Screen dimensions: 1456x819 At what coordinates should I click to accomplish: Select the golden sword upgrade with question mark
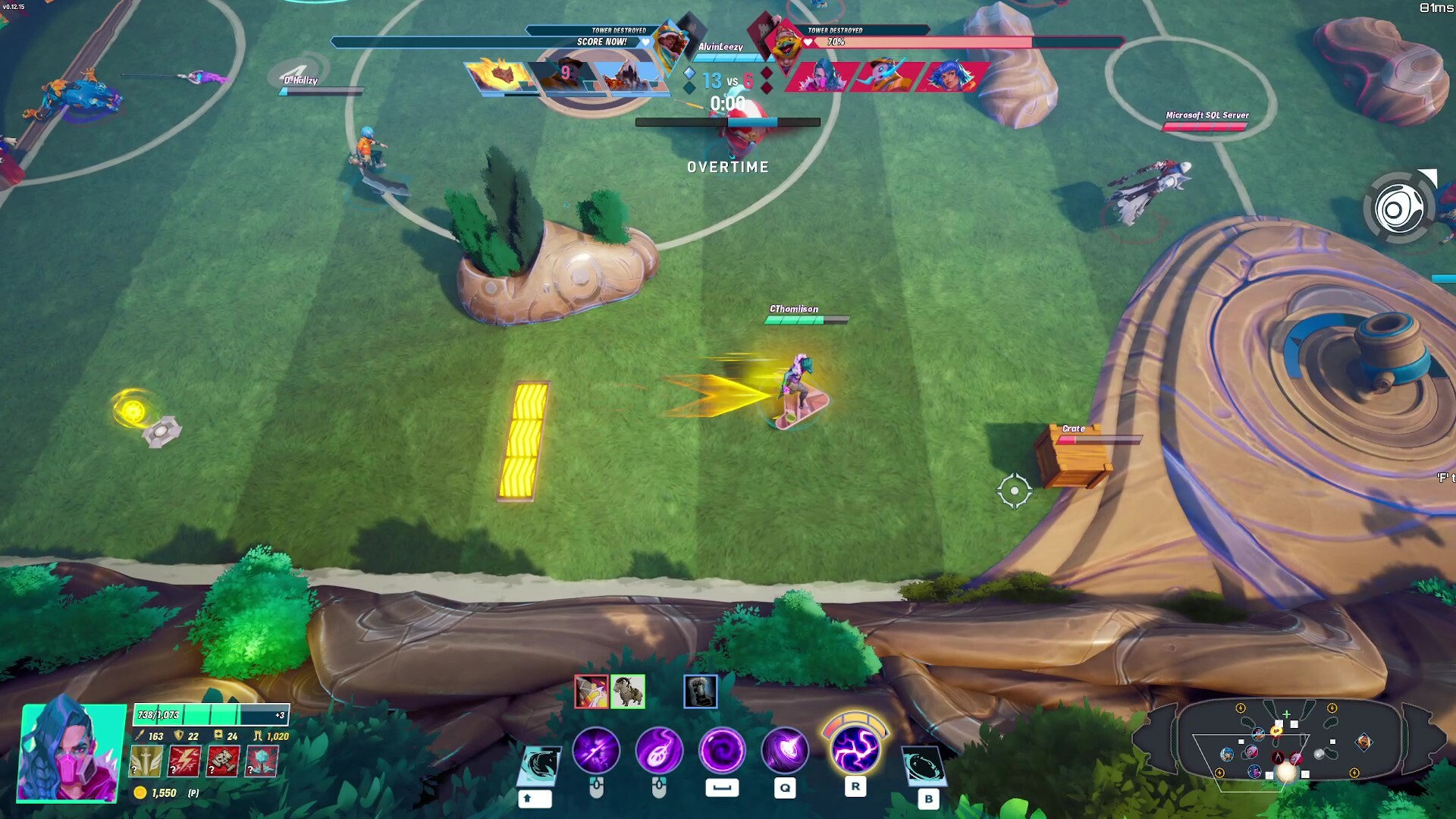point(144,762)
